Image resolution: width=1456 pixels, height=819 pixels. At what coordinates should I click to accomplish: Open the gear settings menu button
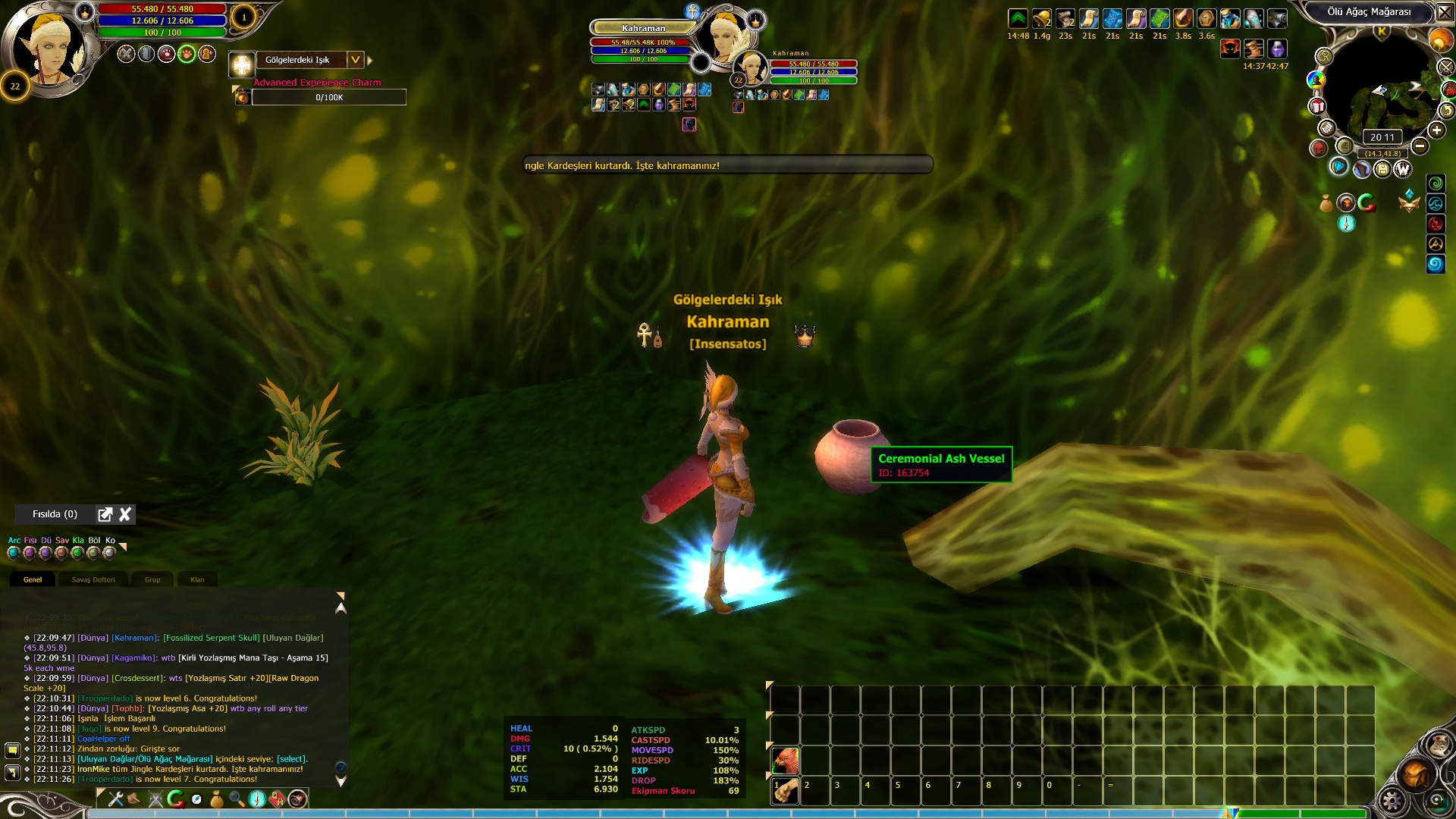point(1392,800)
